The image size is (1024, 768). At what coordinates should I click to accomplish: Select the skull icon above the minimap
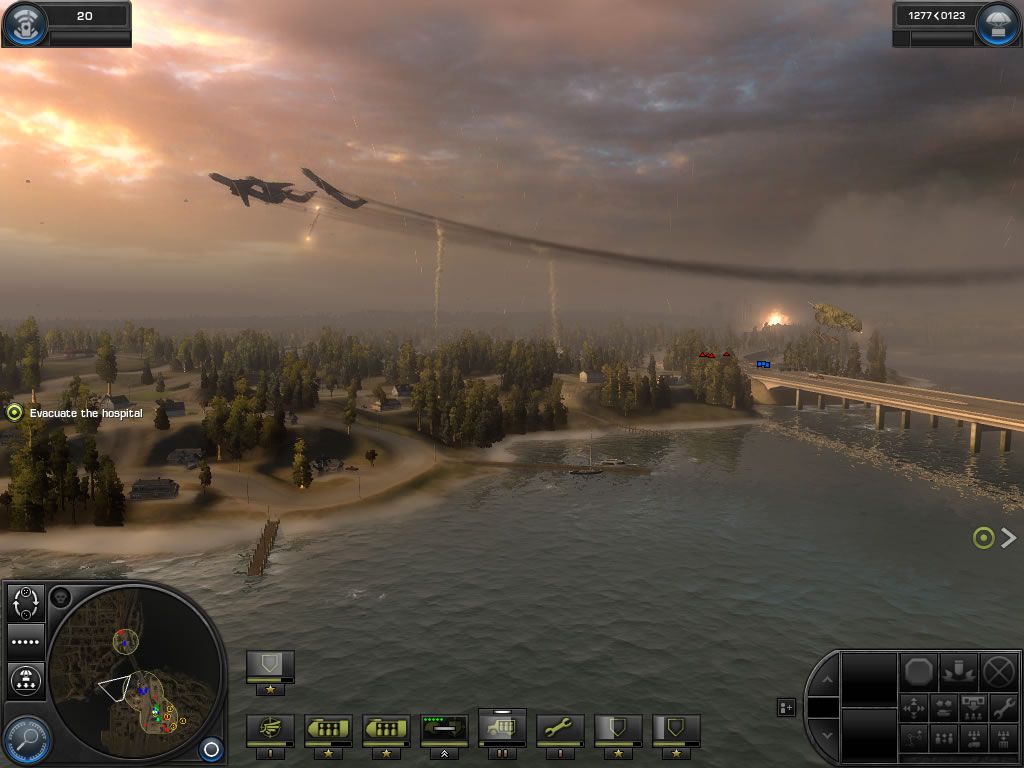[x=60, y=598]
